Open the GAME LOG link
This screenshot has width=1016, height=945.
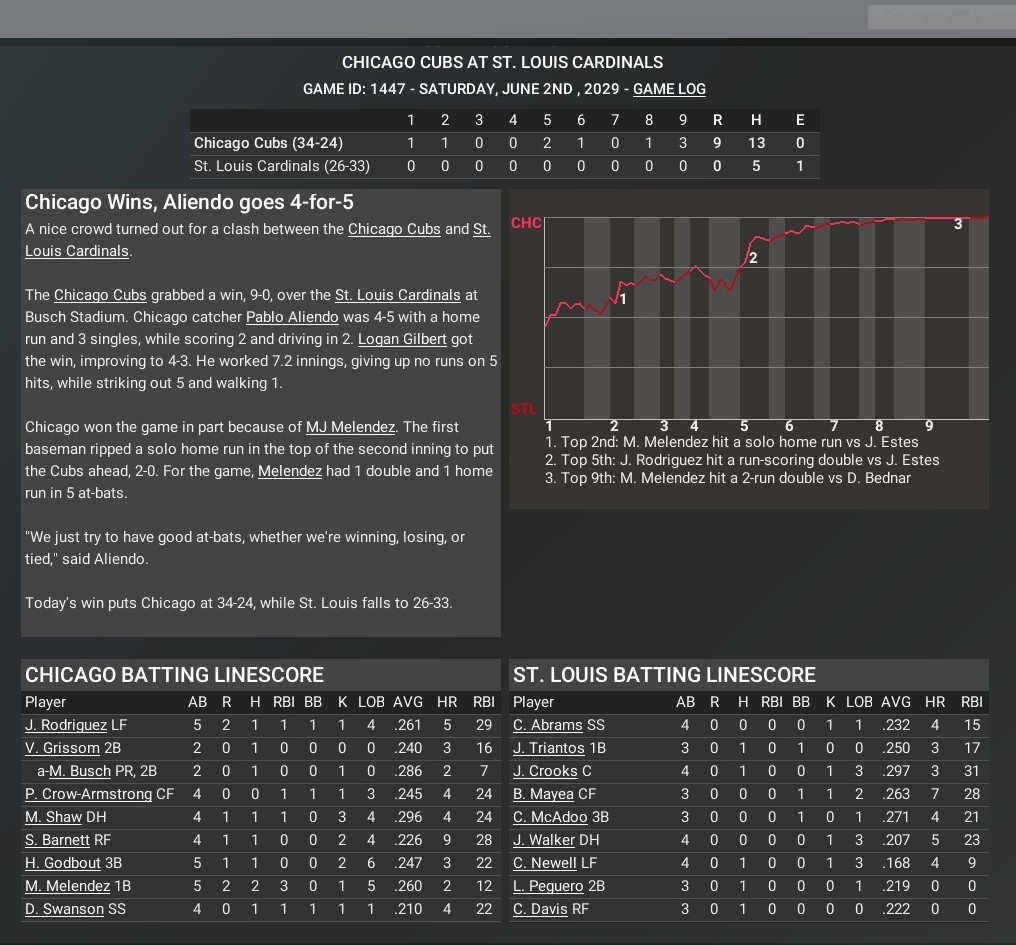click(669, 89)
